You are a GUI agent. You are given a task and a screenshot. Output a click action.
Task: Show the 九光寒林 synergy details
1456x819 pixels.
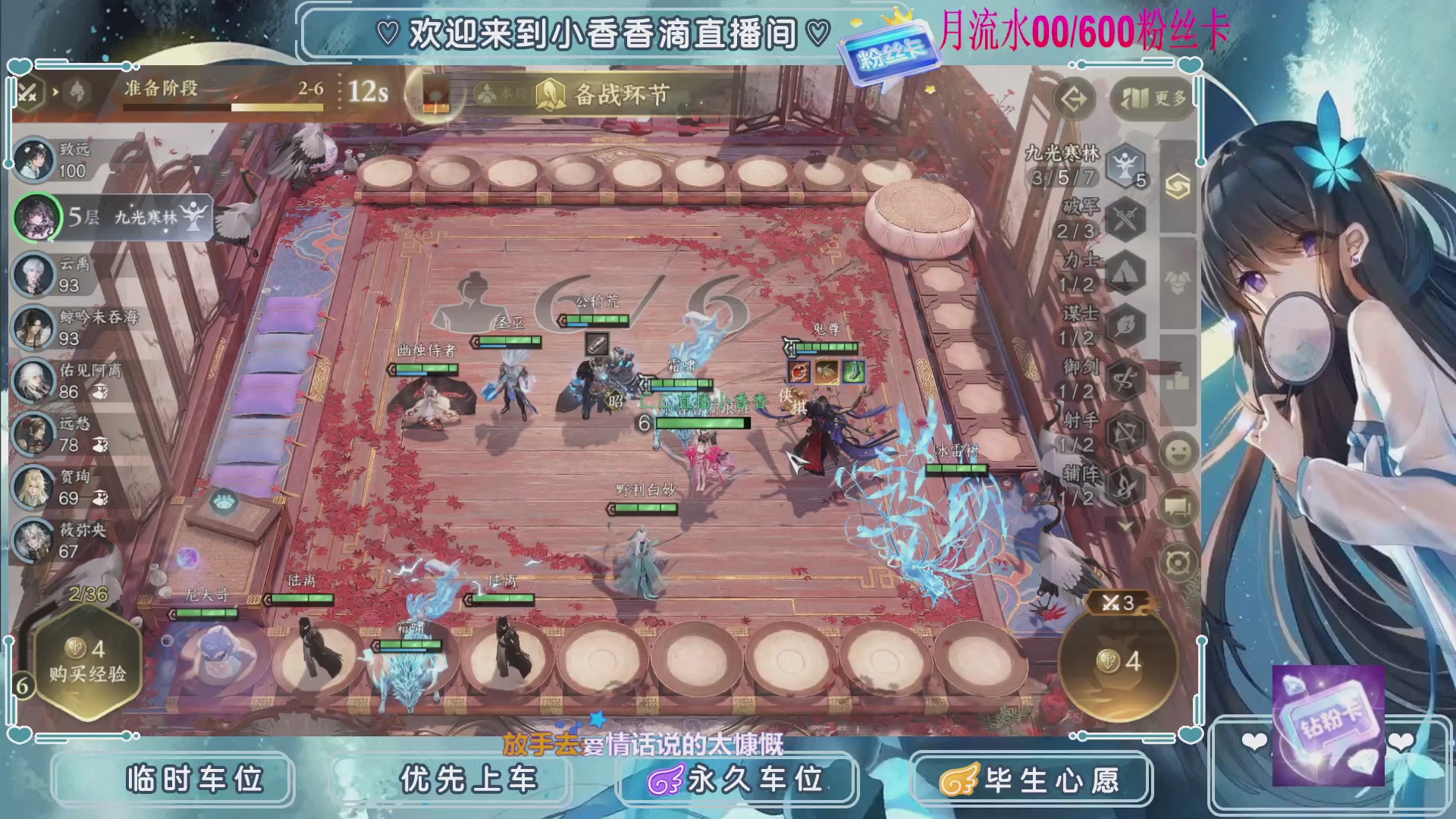(x=1125, y=165)
